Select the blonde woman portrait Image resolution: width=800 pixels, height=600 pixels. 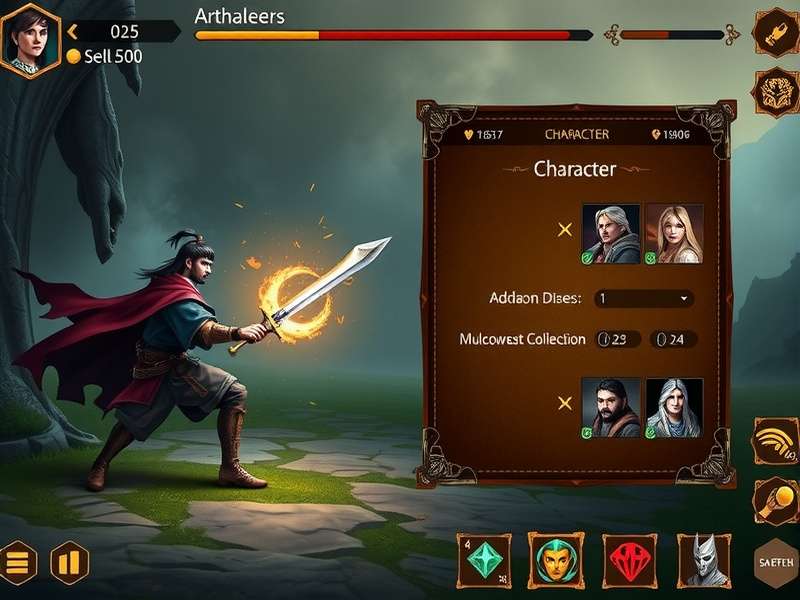click(674, 234)
